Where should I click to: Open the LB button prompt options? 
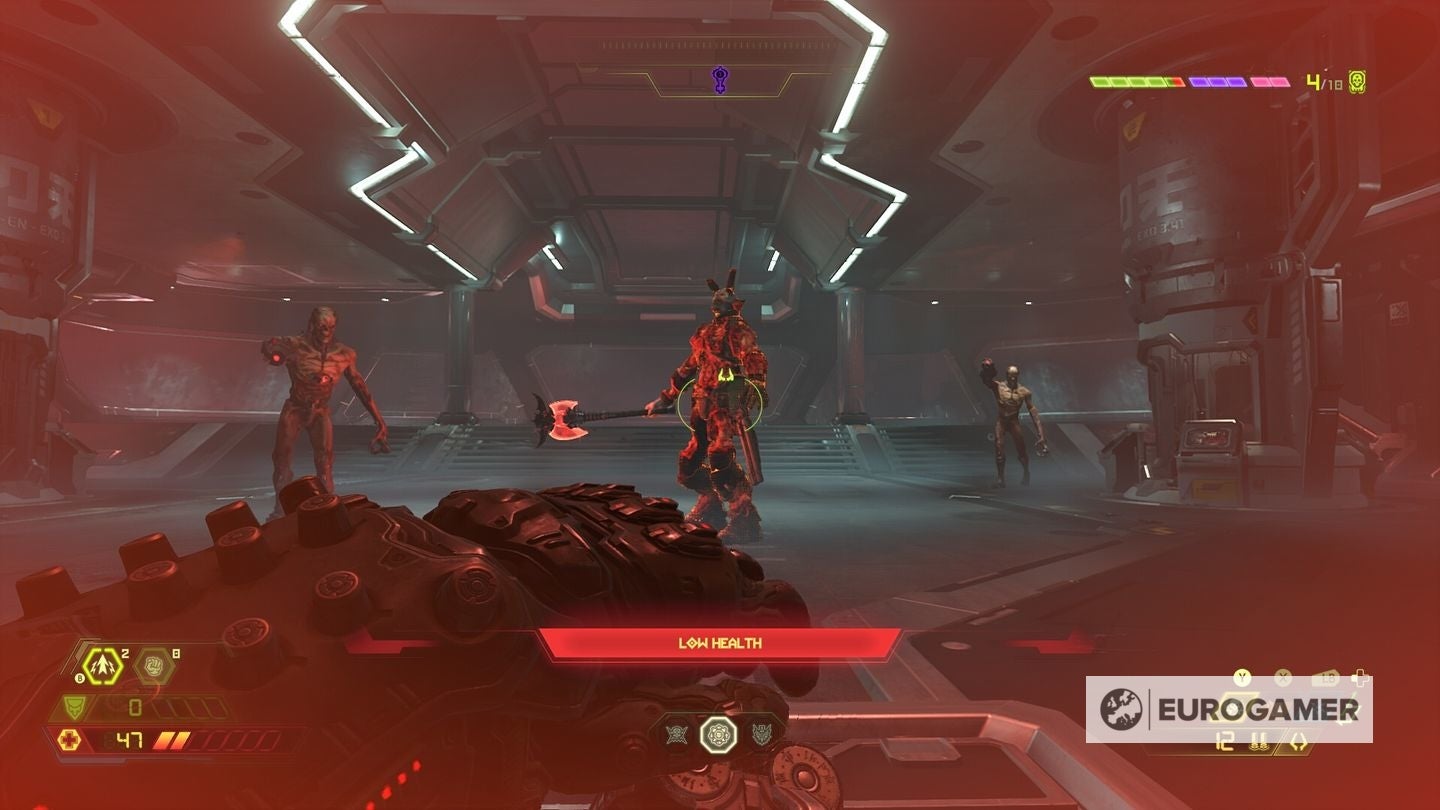[1327, 677]
